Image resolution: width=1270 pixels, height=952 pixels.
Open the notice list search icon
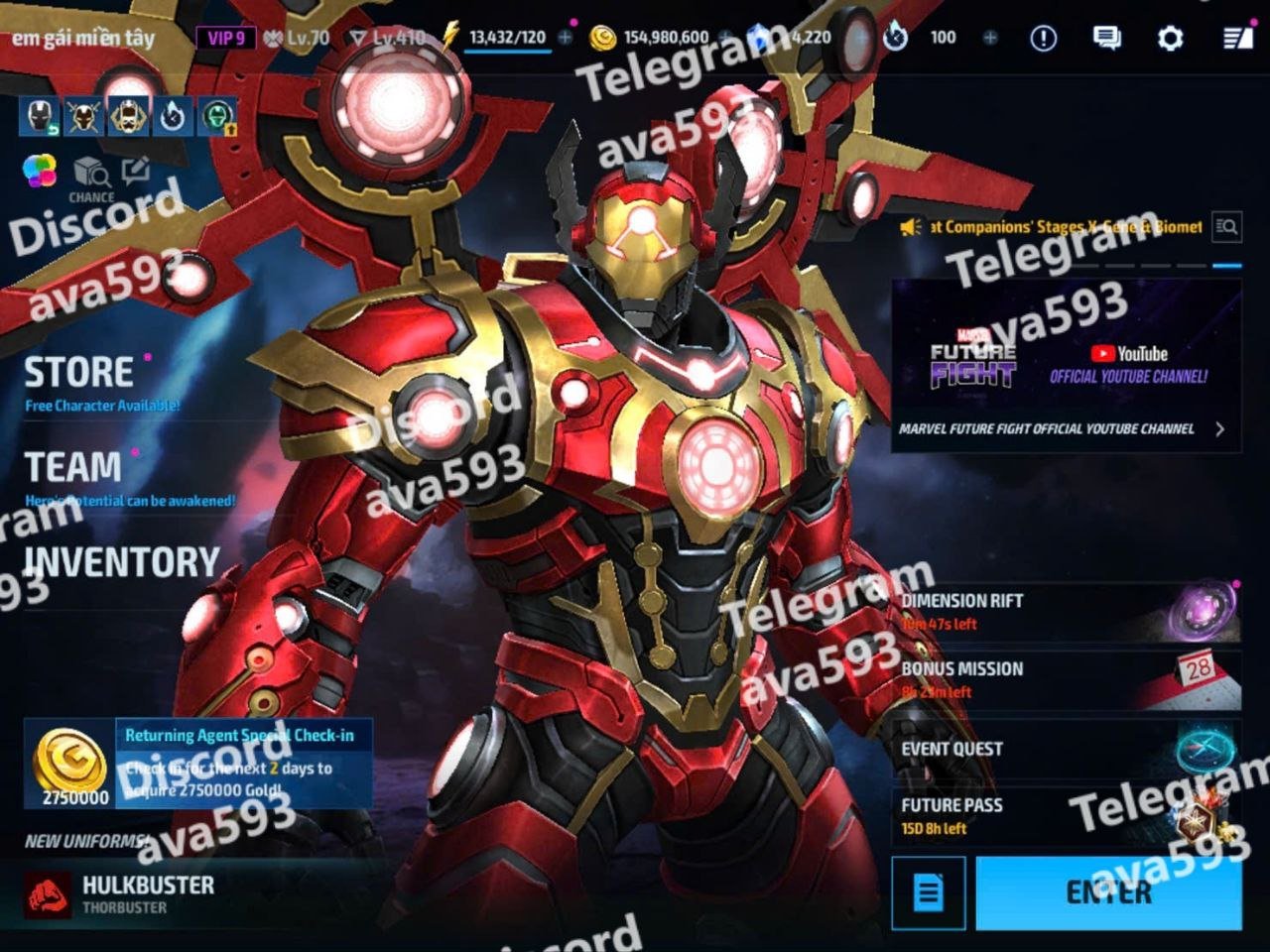coord(1226,227)
